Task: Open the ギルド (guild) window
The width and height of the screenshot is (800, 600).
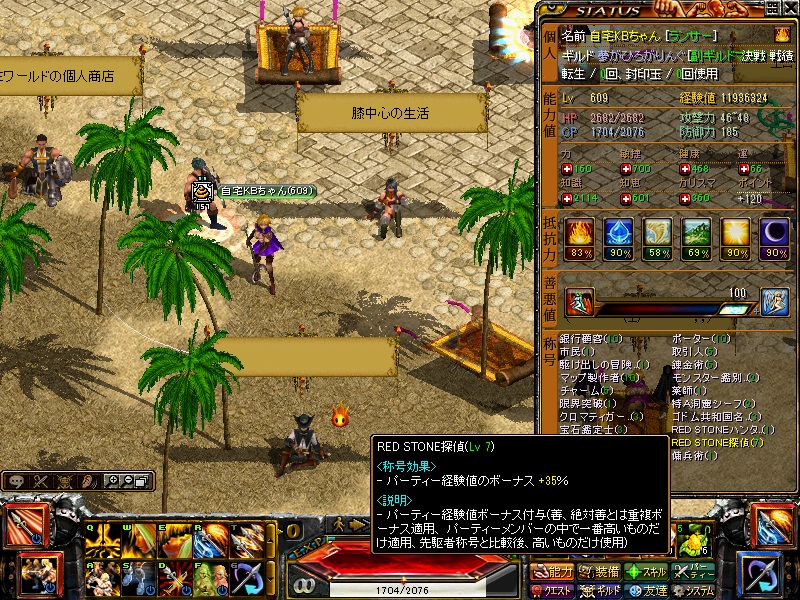Action: [x=600, y=590]
